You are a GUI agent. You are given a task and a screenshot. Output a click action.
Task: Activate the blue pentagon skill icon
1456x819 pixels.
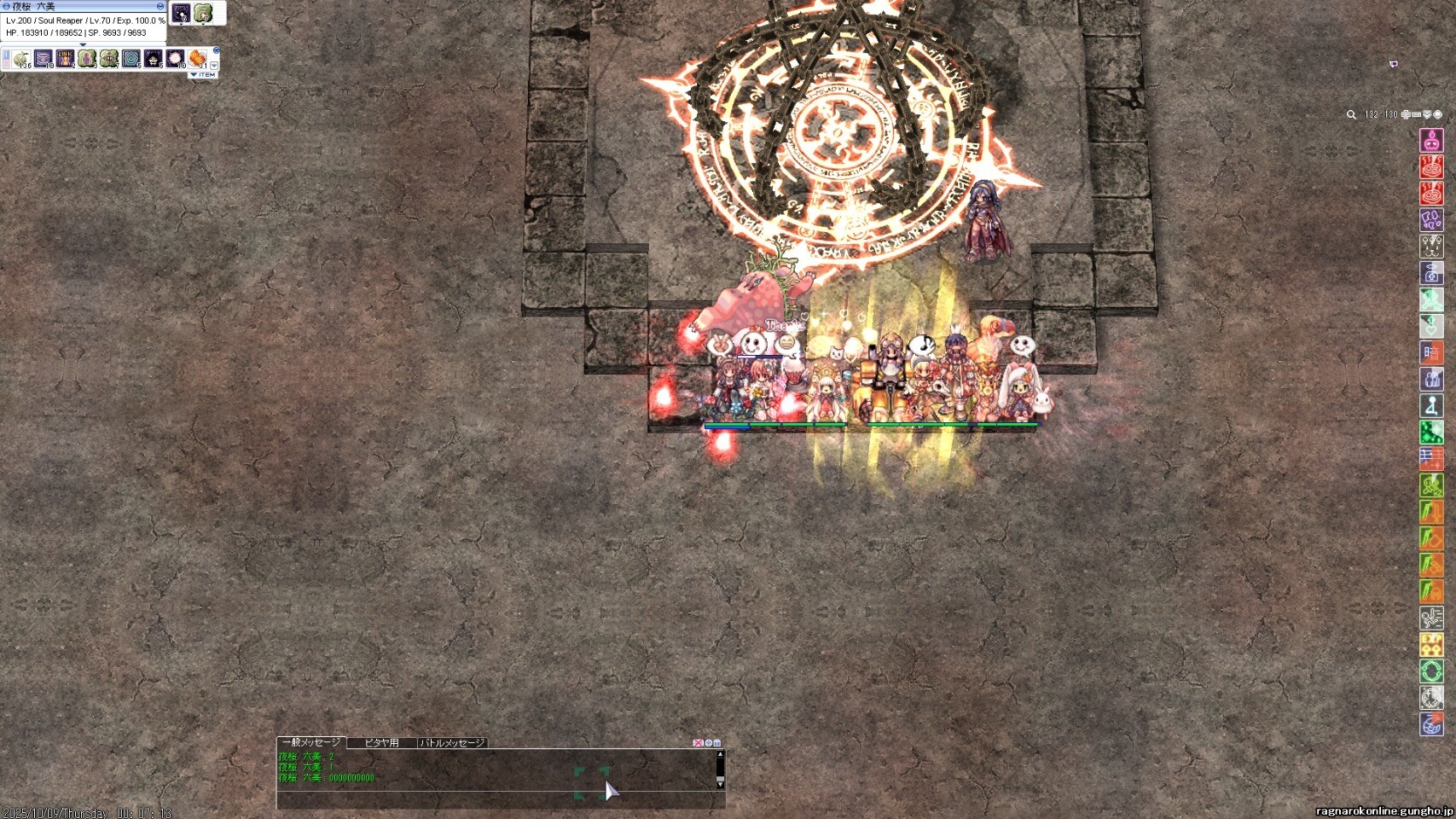[x=131, y=58]
